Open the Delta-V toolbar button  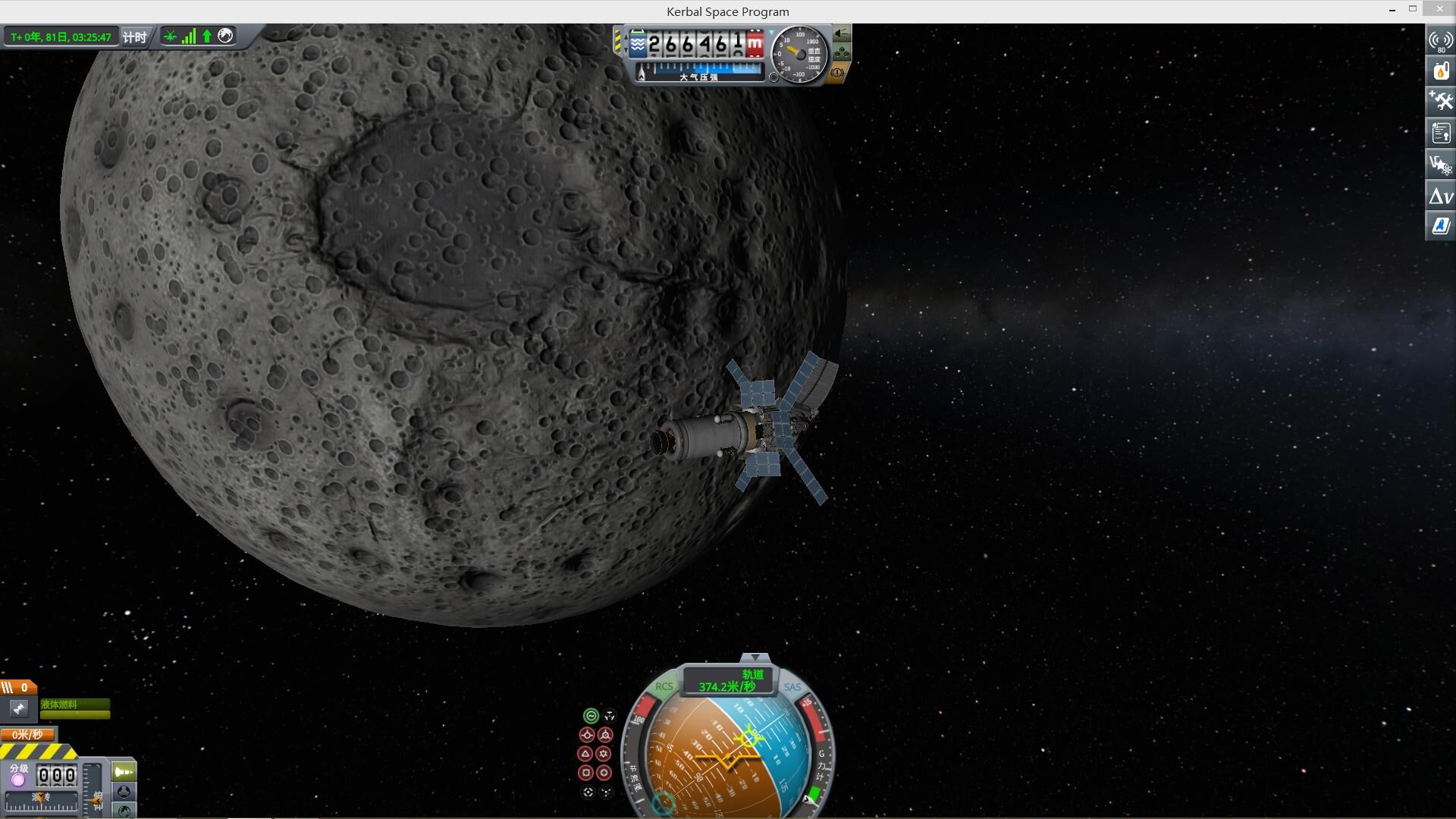(x=1440, y=196)
